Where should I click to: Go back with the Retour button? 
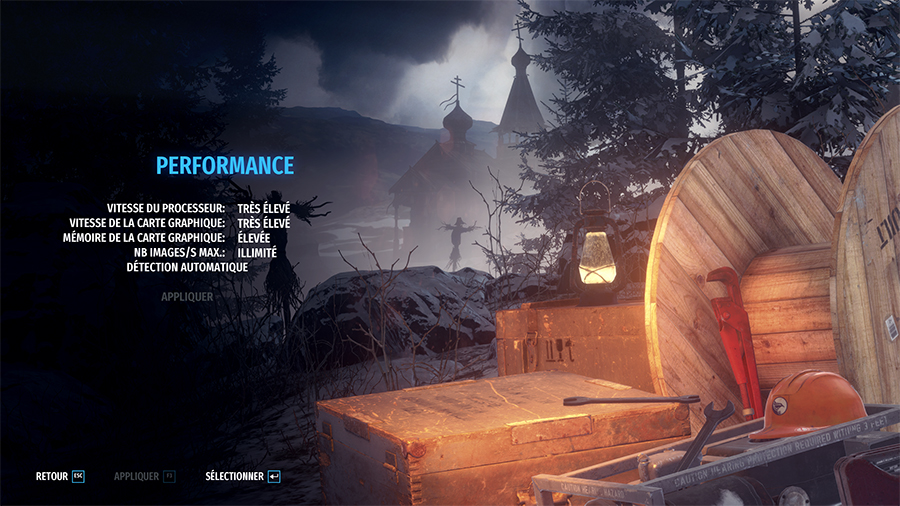pos(60,476)
